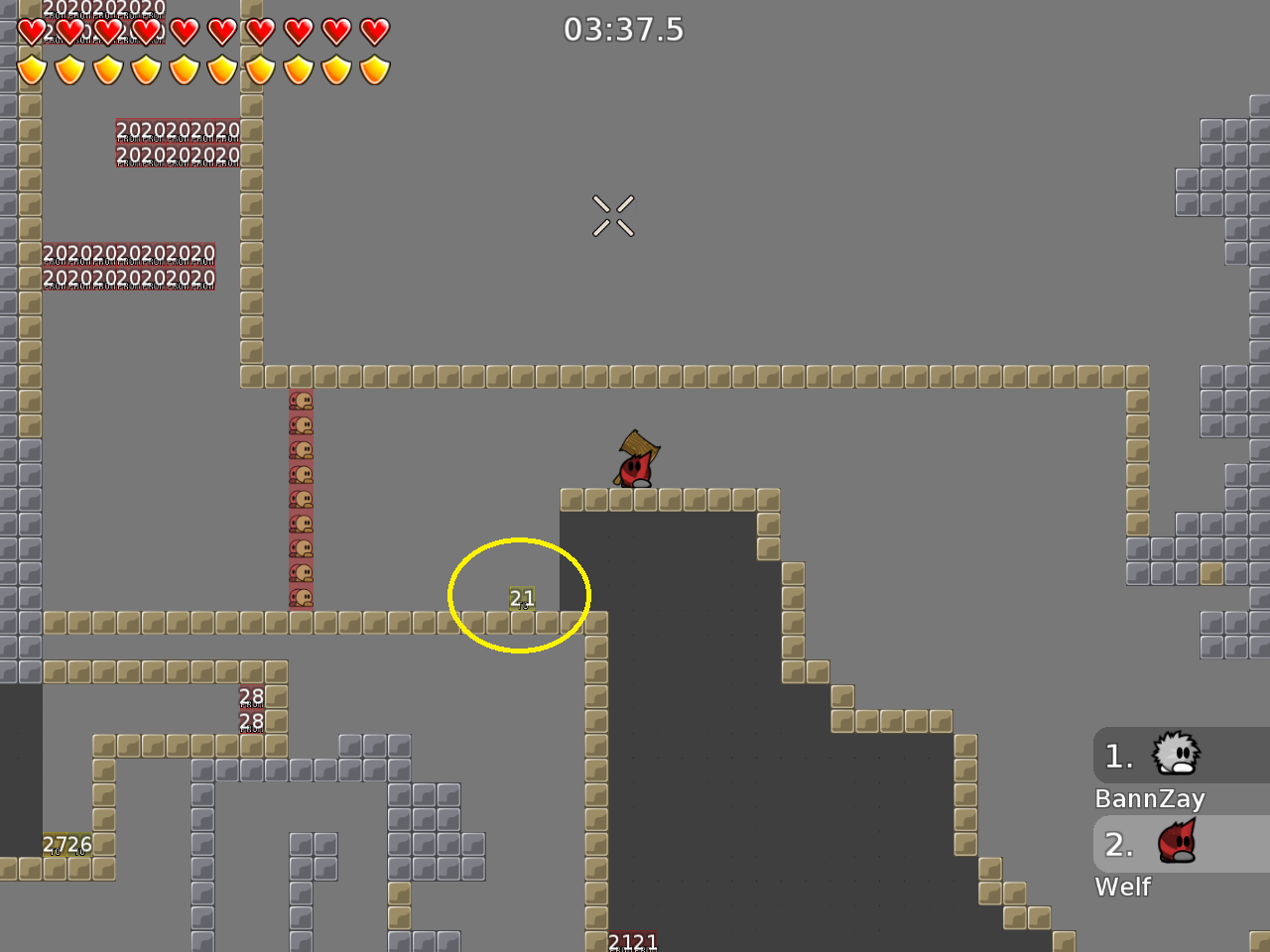This screenshot has height=952, width=1270.
Task: Select the BannZay name label
Action: (x=1151, y=798)
